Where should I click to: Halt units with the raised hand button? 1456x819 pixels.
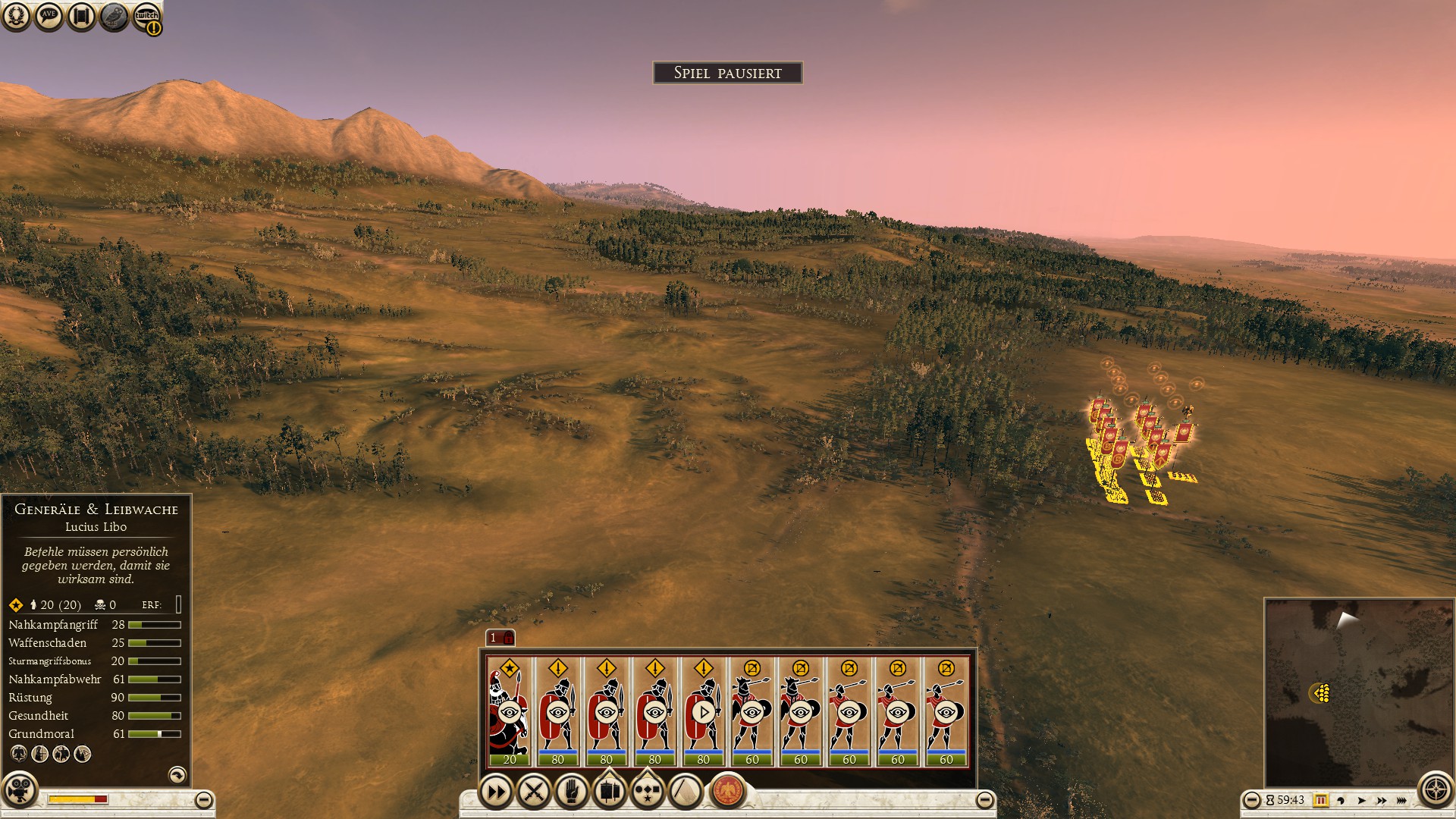tap(572, 792)
